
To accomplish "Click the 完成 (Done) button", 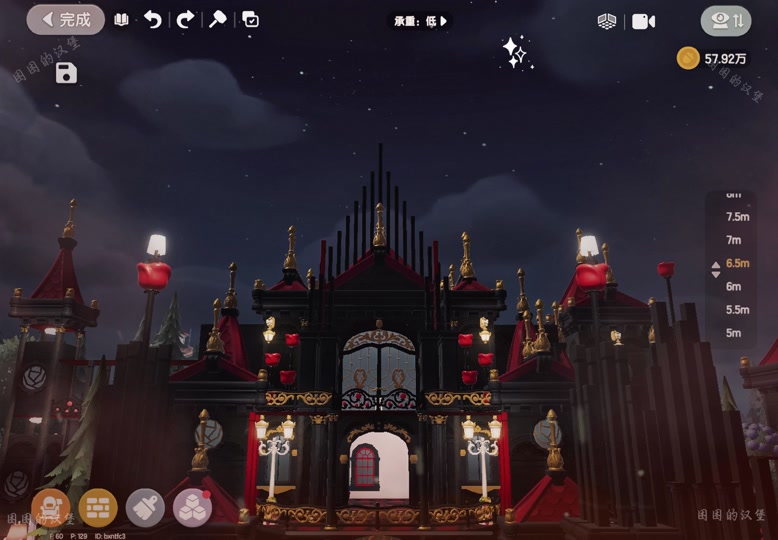I will [65, 20].
